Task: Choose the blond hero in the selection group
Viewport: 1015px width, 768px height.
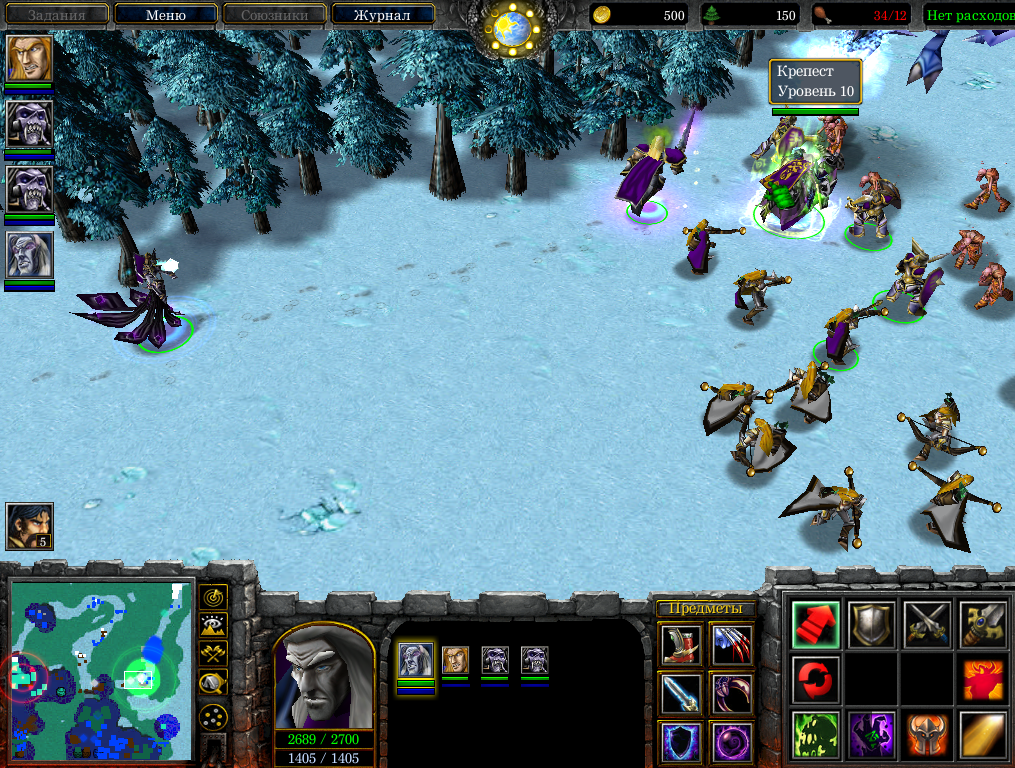Action: 455,660
